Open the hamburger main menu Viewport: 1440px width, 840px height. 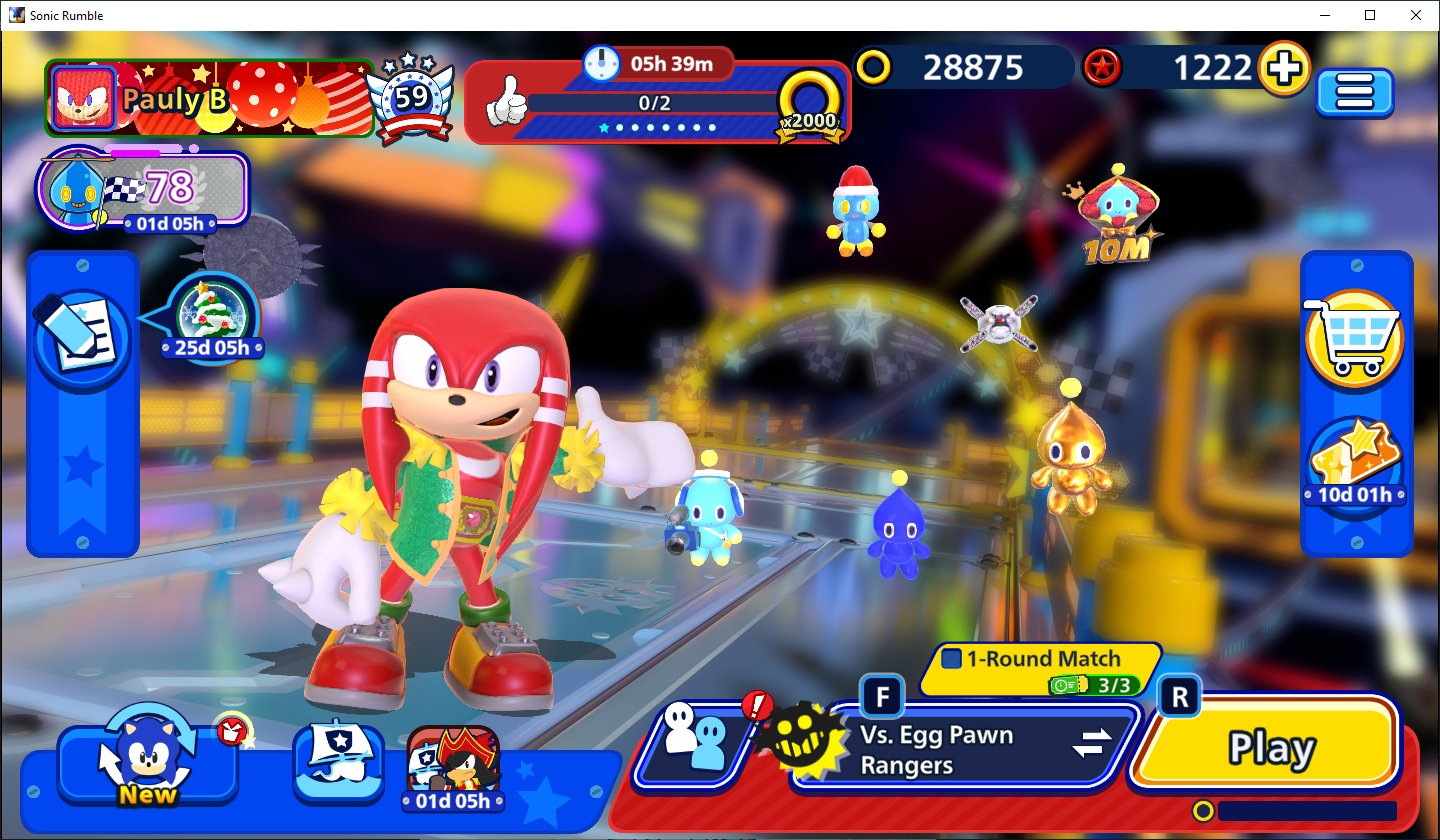point(1354,93)
